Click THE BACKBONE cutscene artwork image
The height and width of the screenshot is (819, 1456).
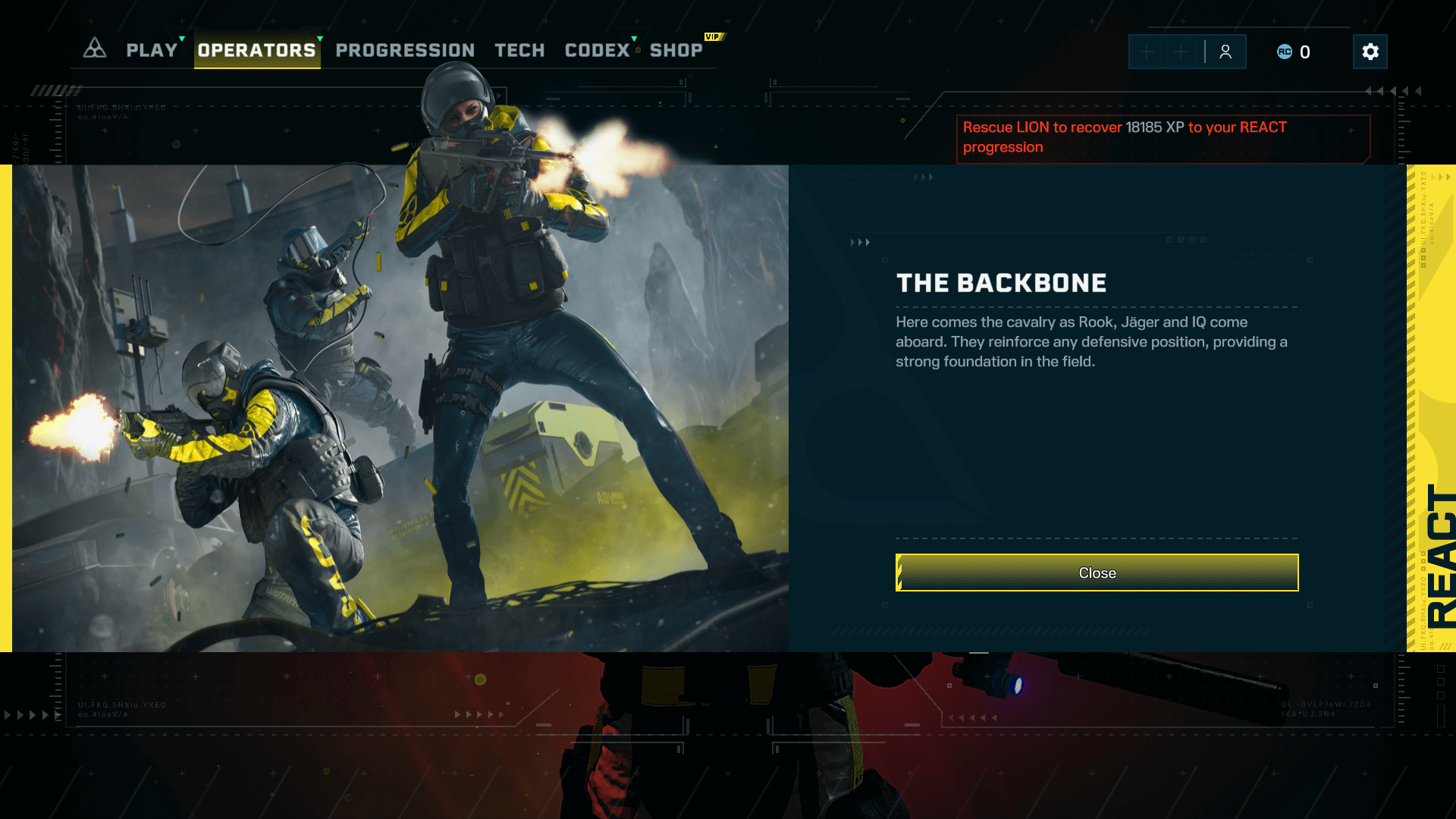pyautogui.click(x=402, y=409)
